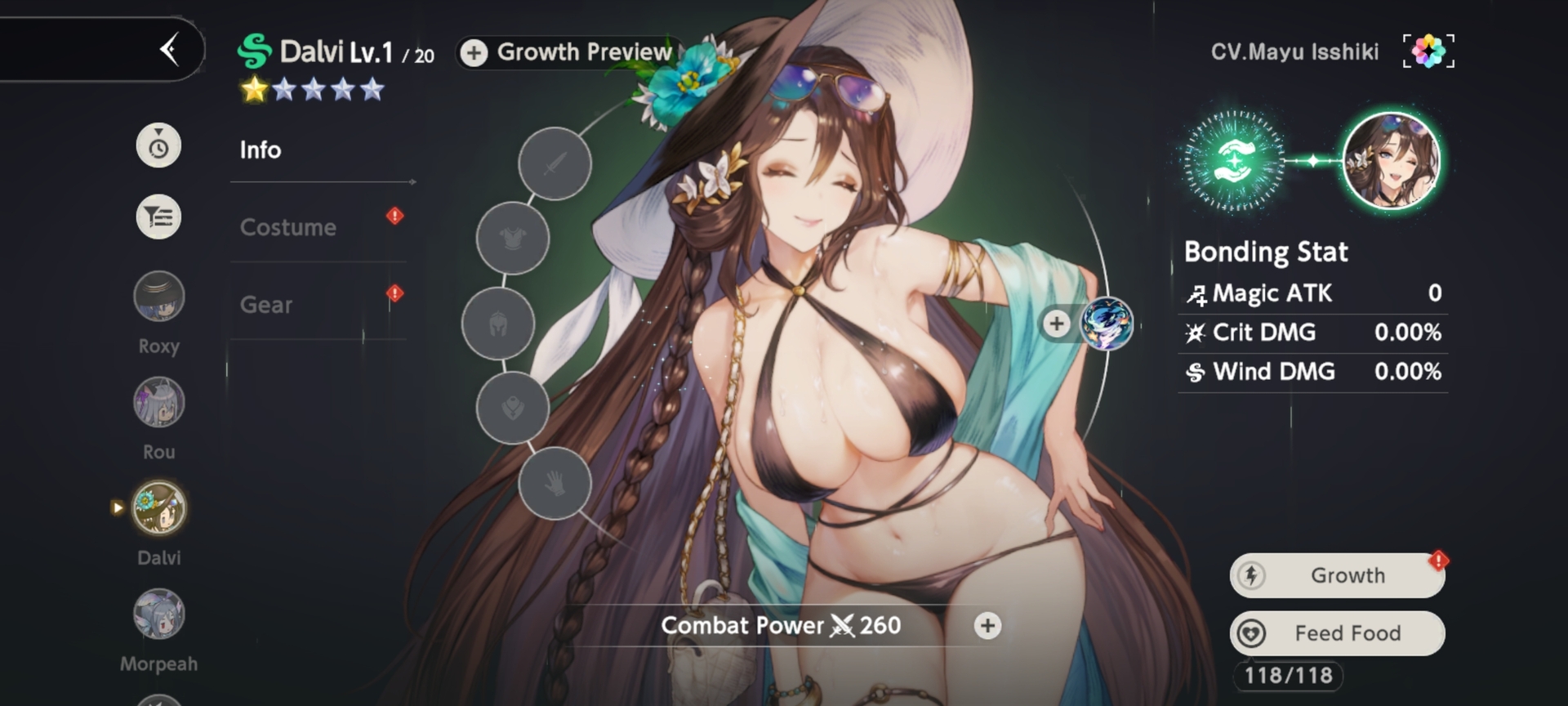Switch to the Gear tab
The image size is (1568, 706).
pyautogui.click(x=266, y=305)
